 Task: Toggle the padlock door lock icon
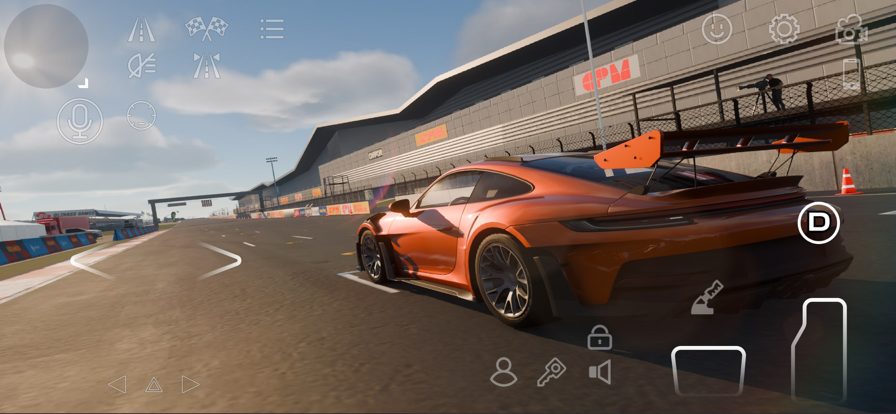click(x=599, y=338)
